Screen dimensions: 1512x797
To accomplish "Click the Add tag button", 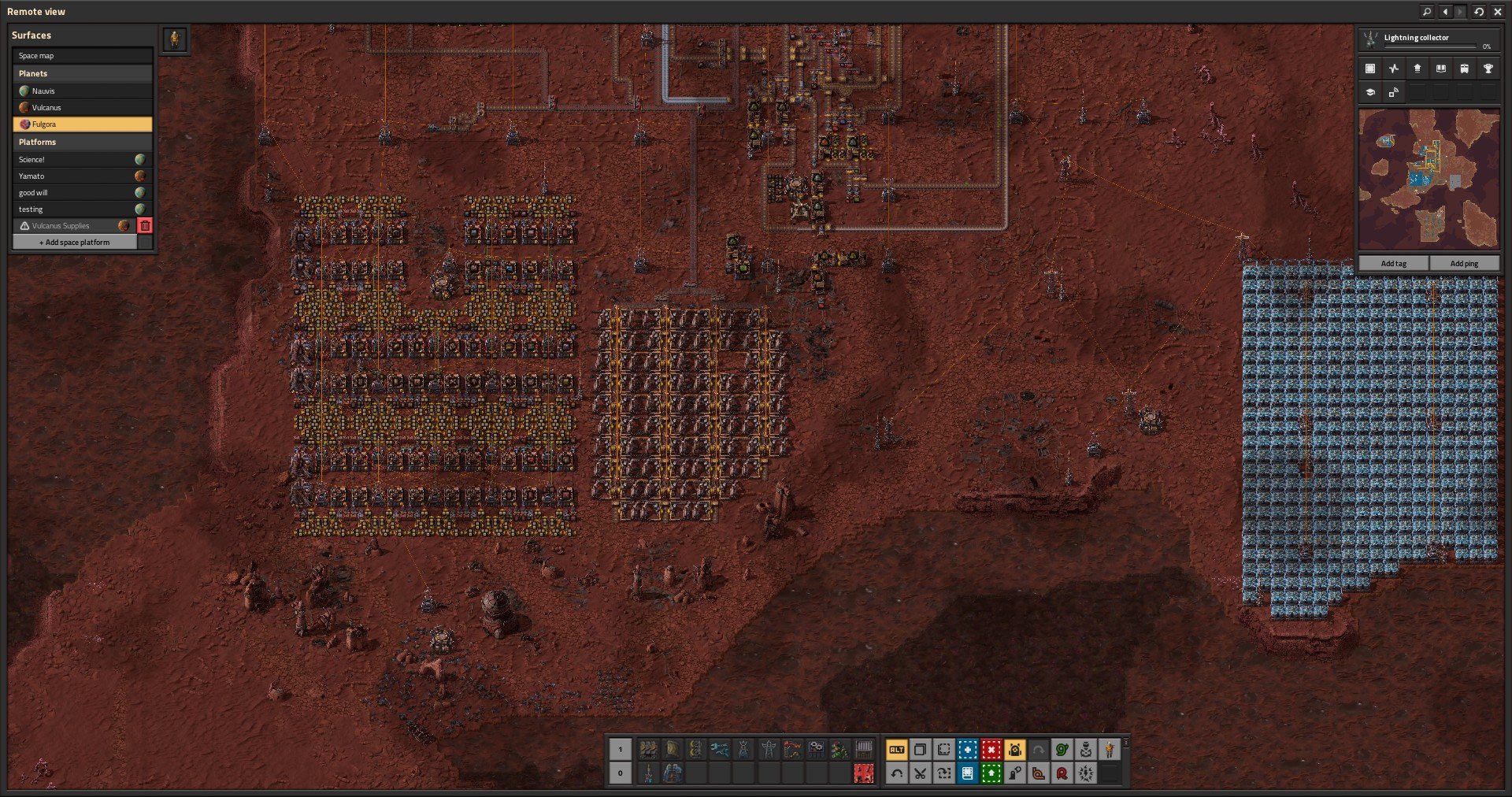I will (x=1392, y=262).
